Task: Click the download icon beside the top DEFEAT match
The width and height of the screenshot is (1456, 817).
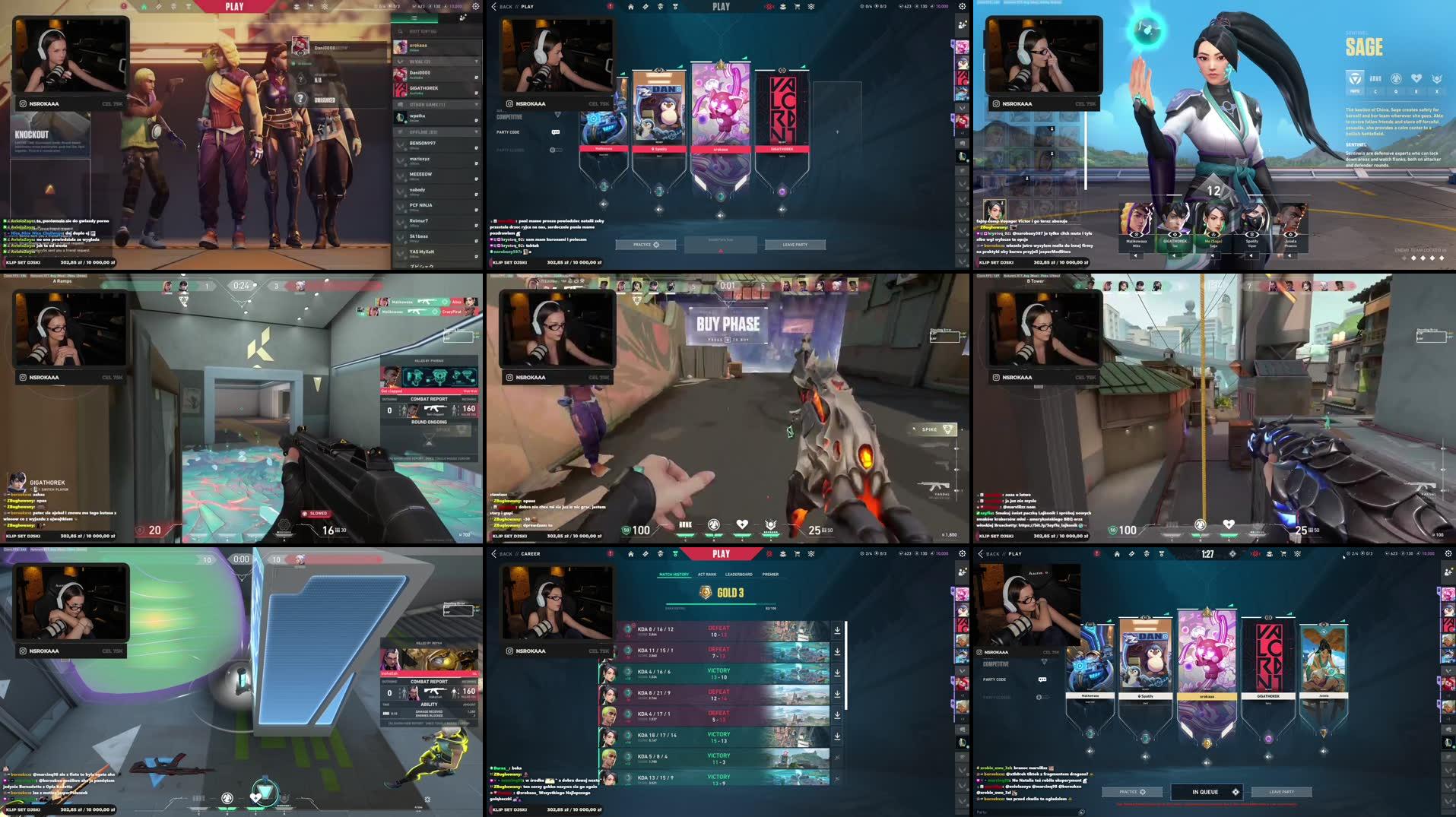Action: click(837, 630)
